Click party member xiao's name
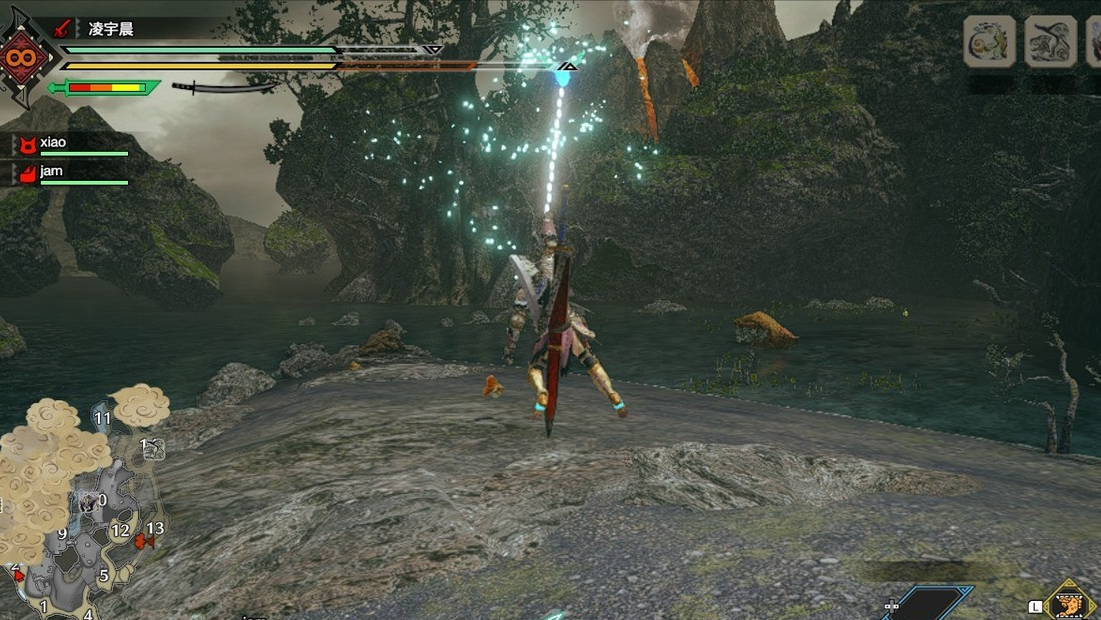The height and width of the screenshot is (620, 1101). pos(53,142)
